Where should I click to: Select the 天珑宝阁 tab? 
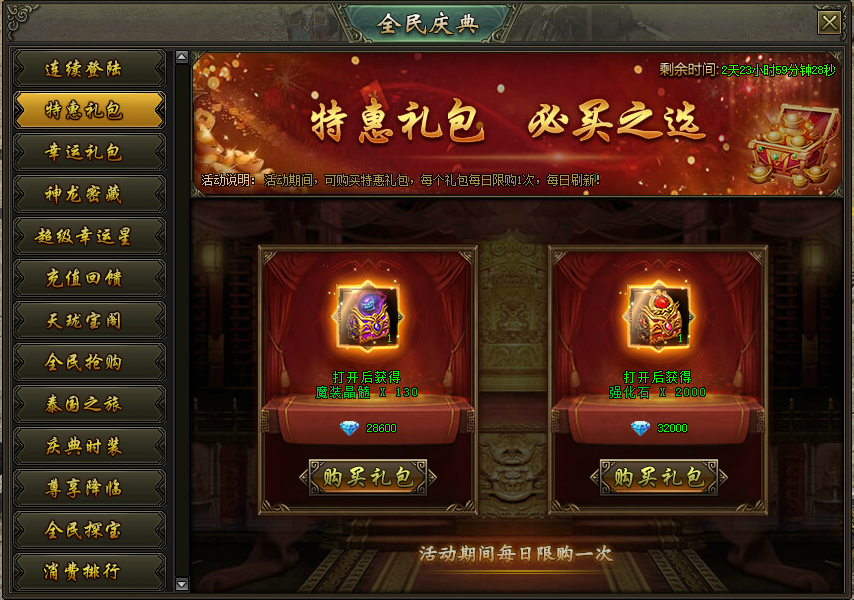pyautogui.click(x=89, y=320)
